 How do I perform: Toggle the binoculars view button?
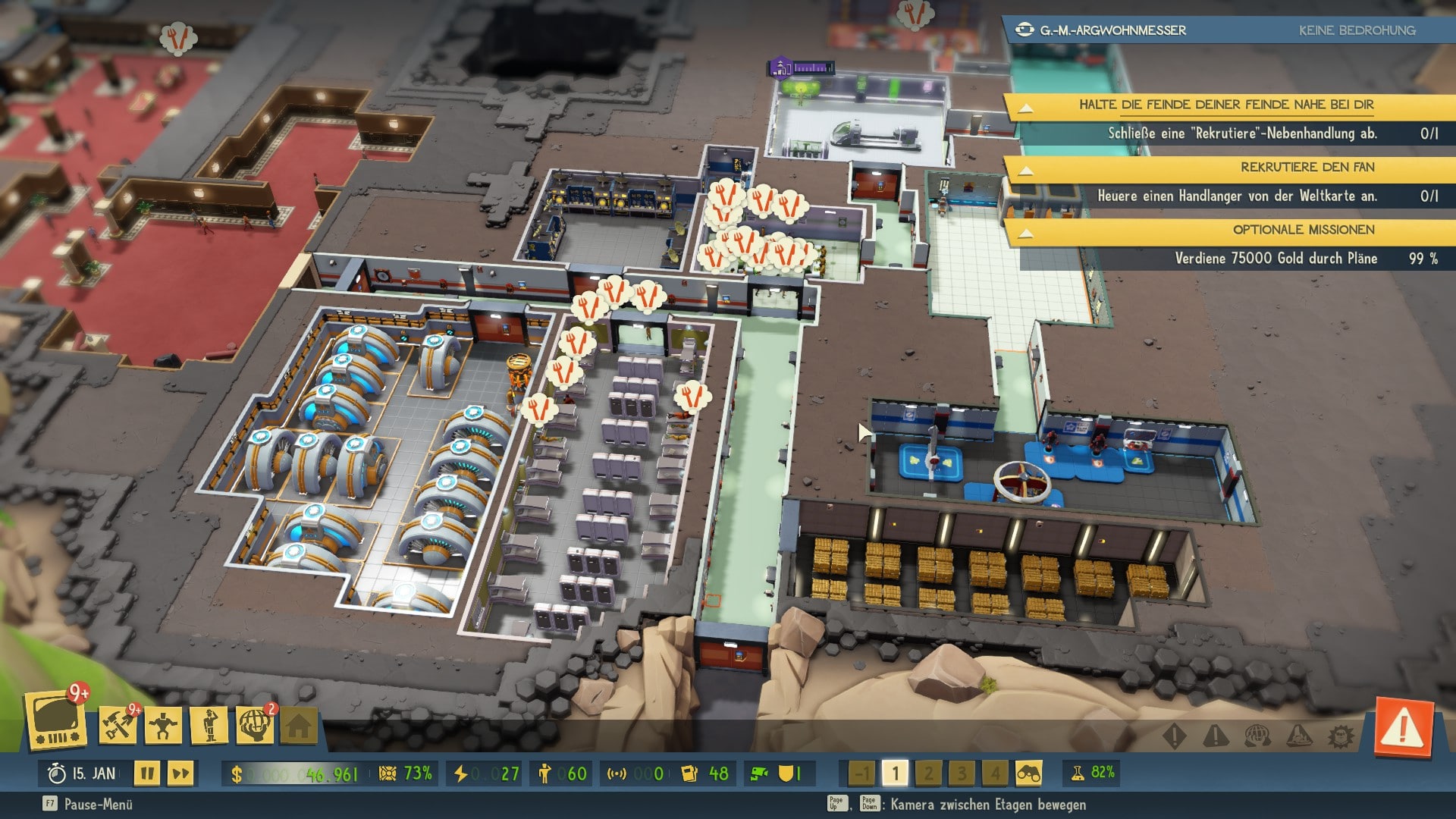coord(1028,773)
